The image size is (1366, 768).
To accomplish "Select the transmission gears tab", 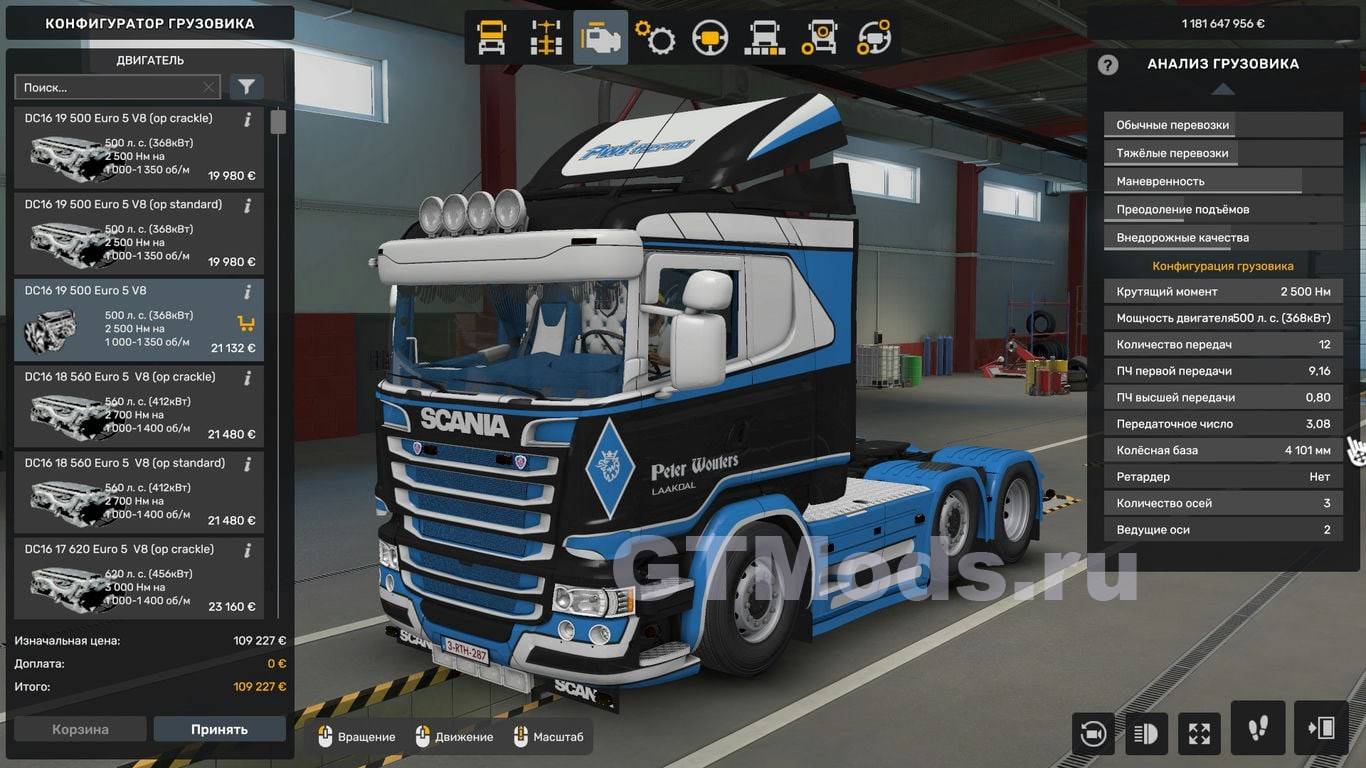I will 655,38.
